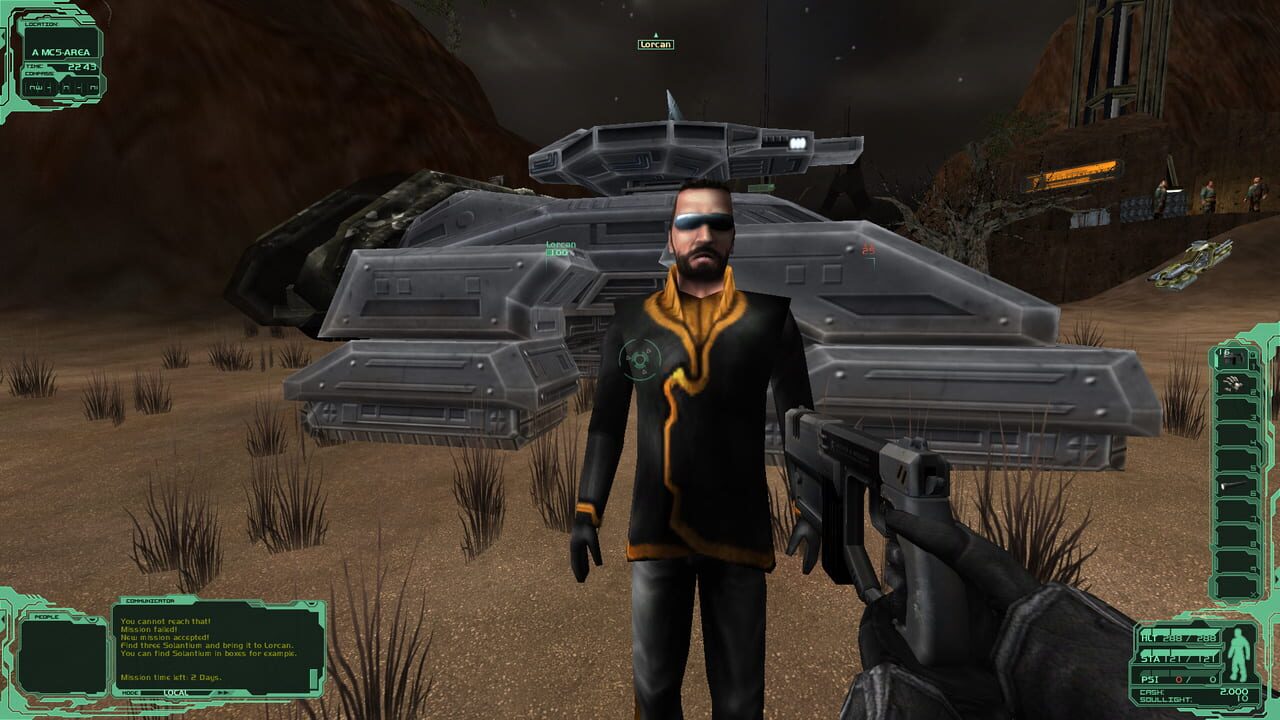Advance chat mode with the double-arrow chevrons
This screenshot has height=720, width=1280.
point(223,692)
